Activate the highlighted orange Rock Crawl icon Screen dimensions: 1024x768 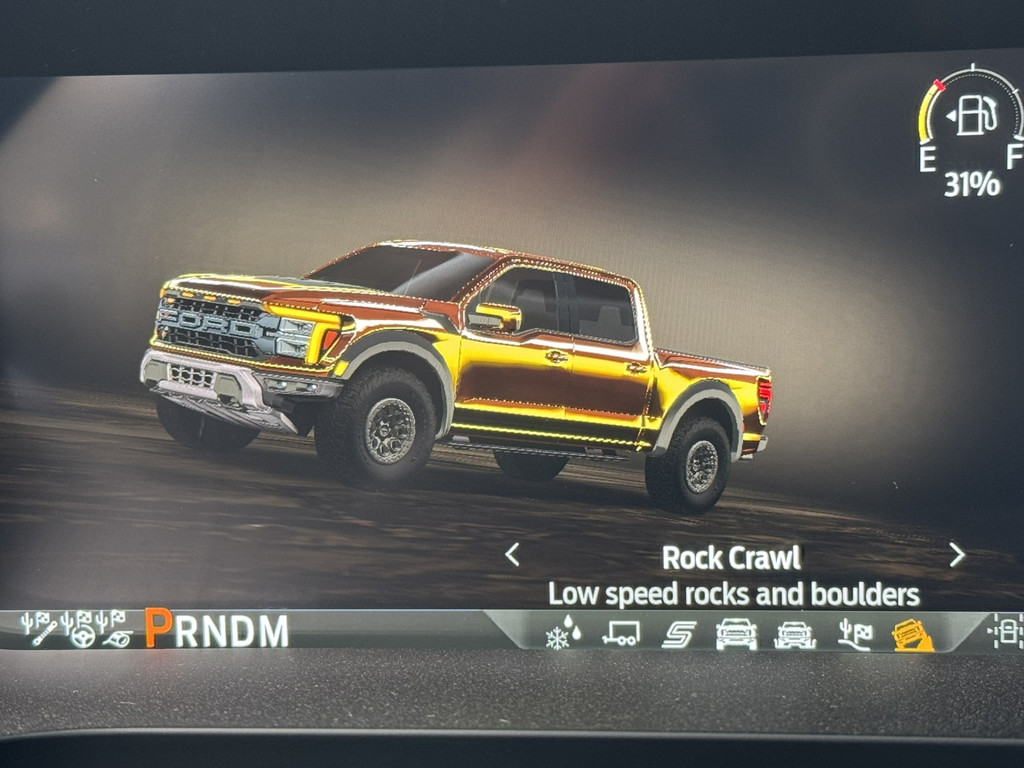pyautogui.click(x=912, y=634)
